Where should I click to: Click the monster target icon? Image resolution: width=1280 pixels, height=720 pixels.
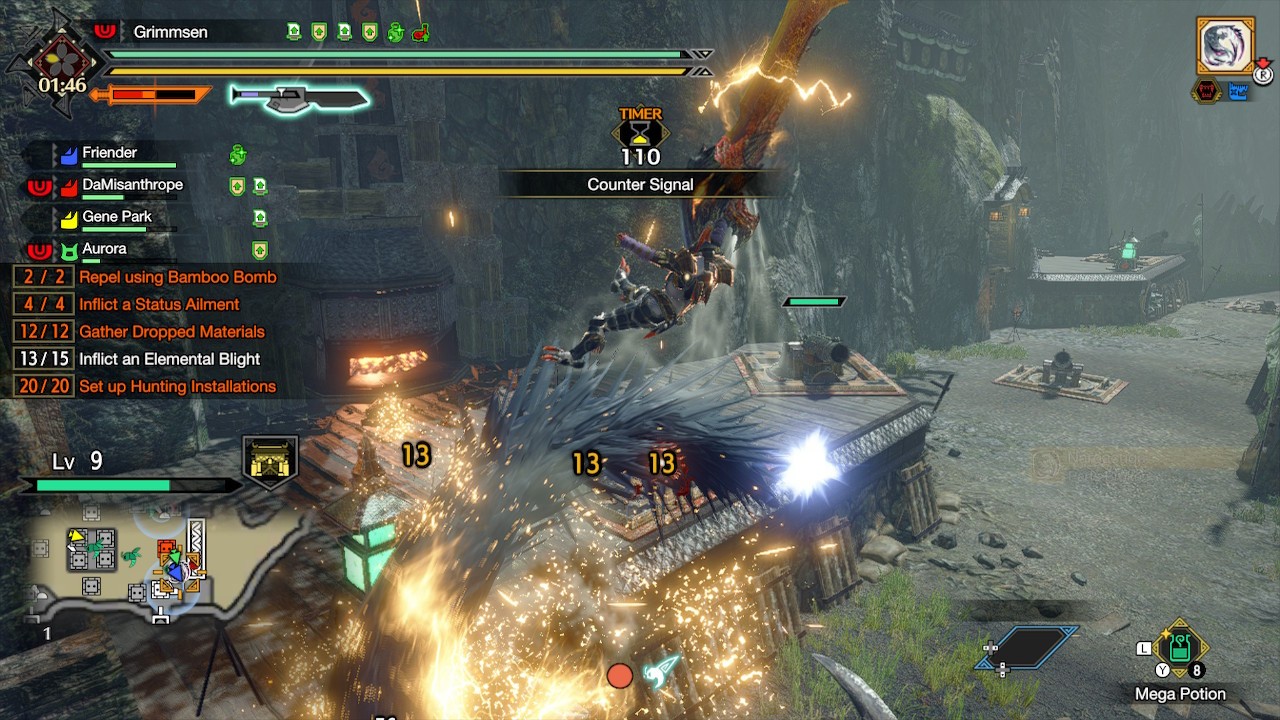[x=1225, y=46]
